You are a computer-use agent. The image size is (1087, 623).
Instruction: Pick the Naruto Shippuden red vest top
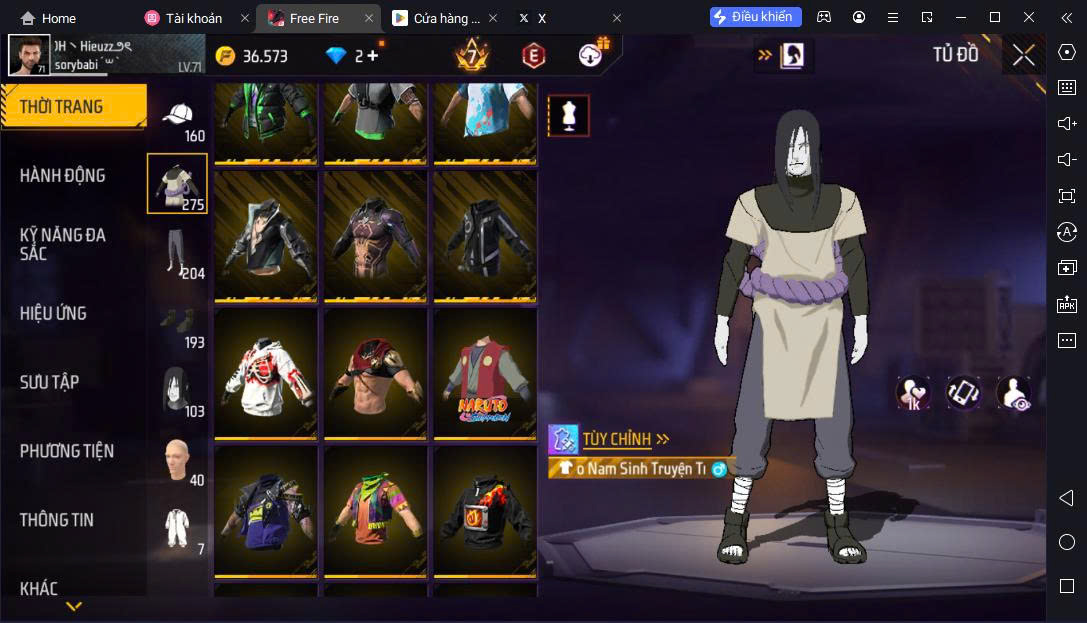click(484, 373)
